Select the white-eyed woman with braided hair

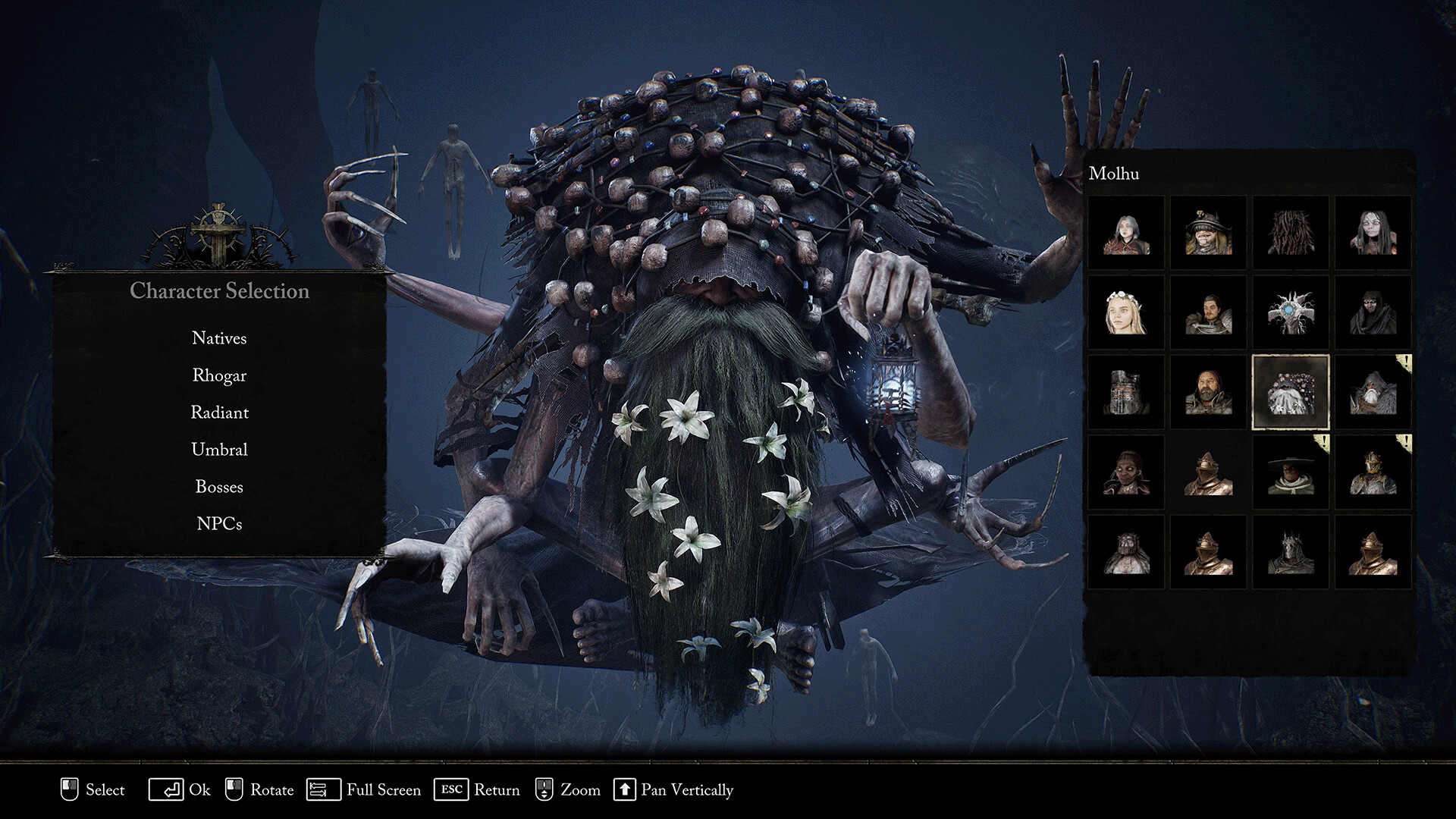click(1126, 472)
